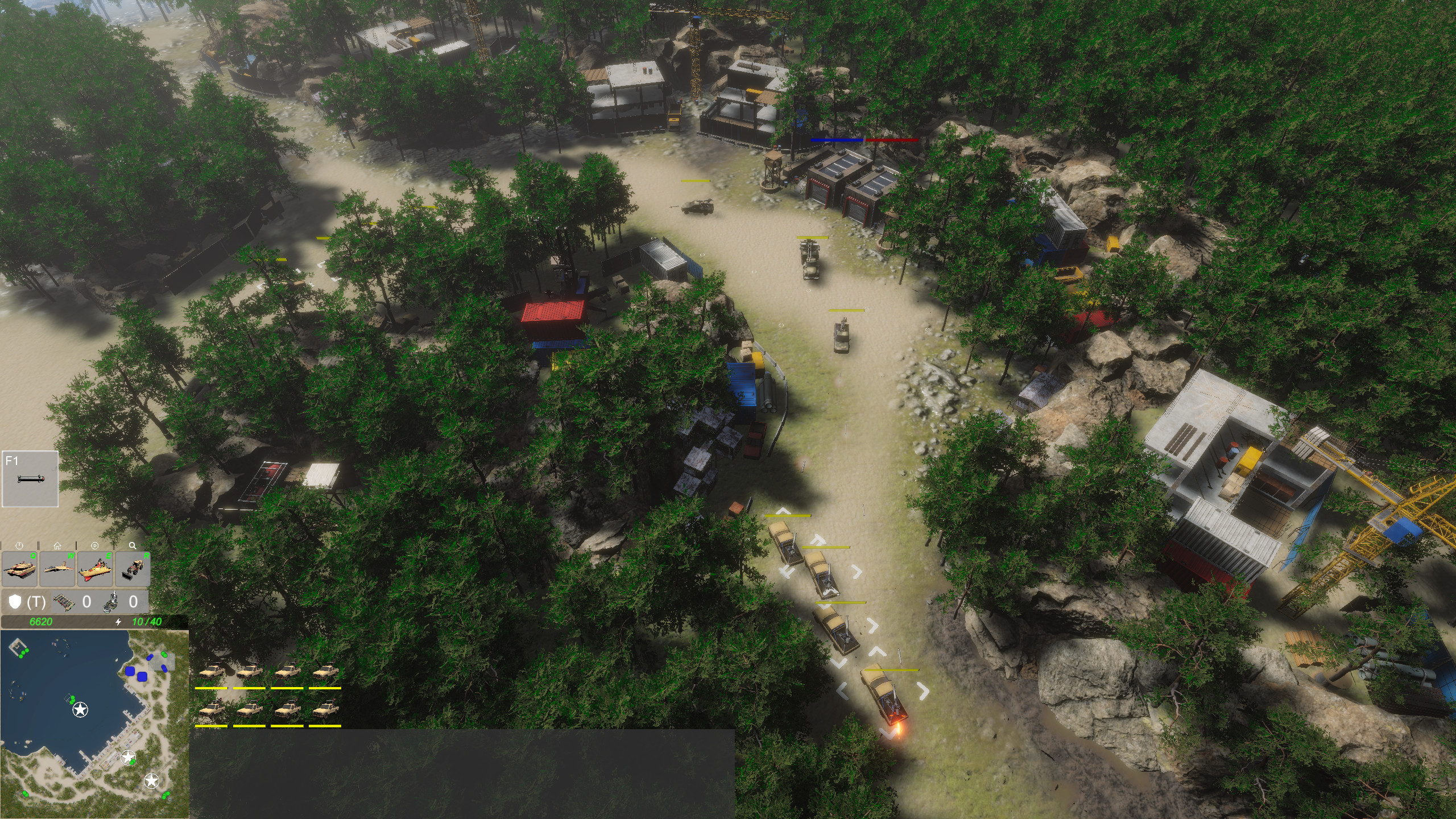The height and width of the screenshot is (819, 1456).
Task: Select the tank build icon labeled Q
Action: coord(20,569)
